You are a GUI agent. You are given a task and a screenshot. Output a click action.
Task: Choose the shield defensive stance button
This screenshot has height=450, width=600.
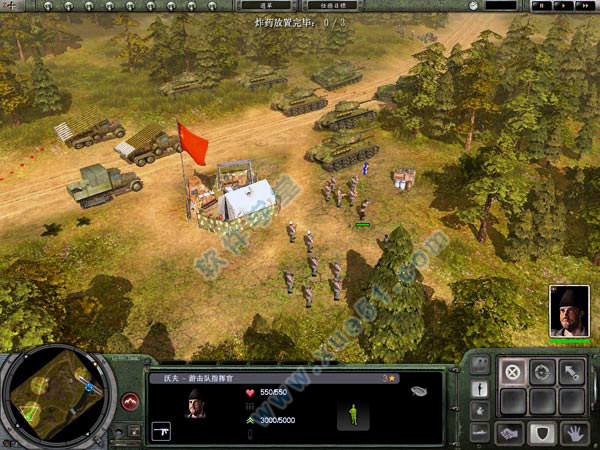[543, 432]
